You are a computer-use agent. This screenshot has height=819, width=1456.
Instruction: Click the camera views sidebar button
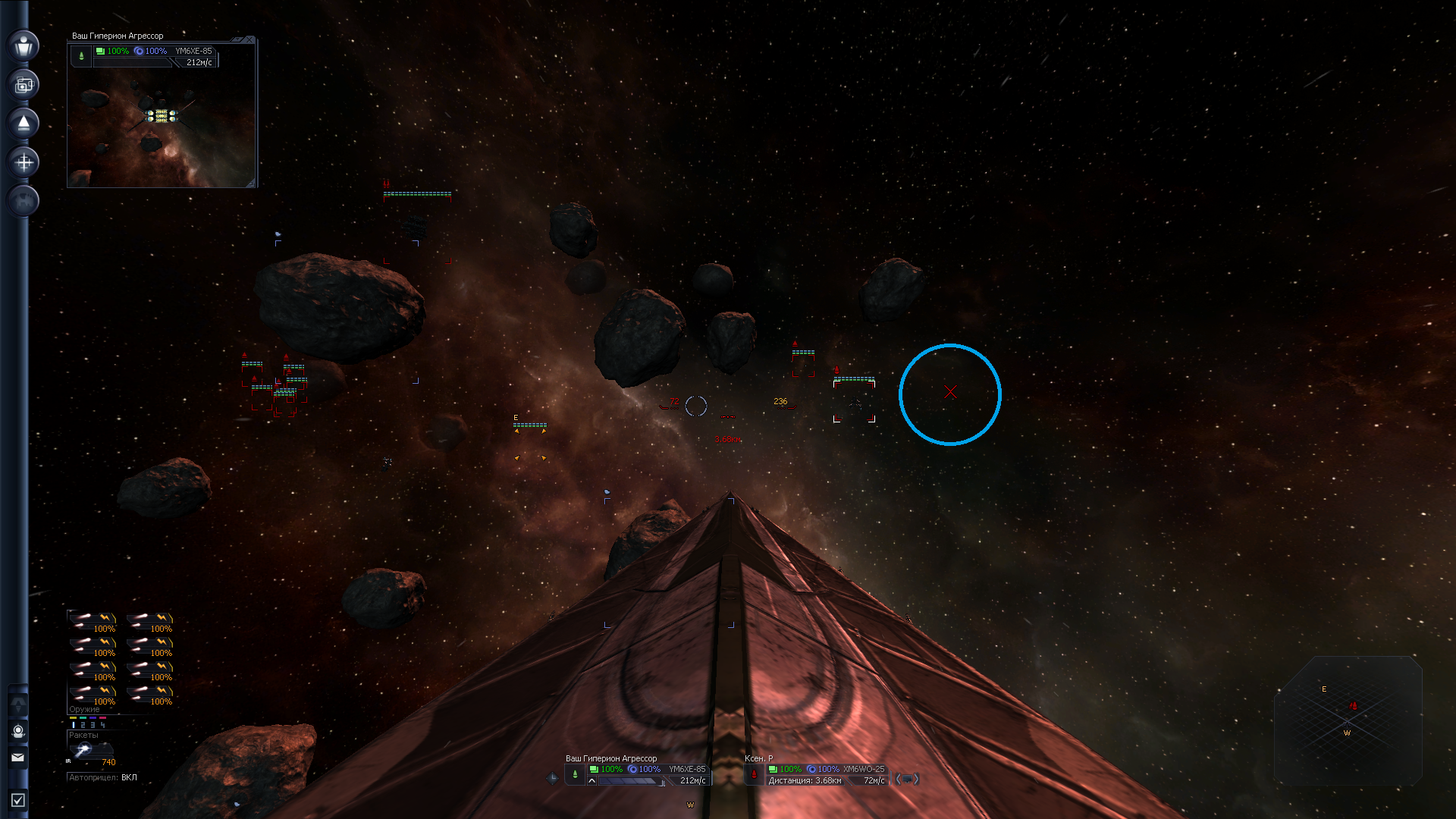point(24,84)
